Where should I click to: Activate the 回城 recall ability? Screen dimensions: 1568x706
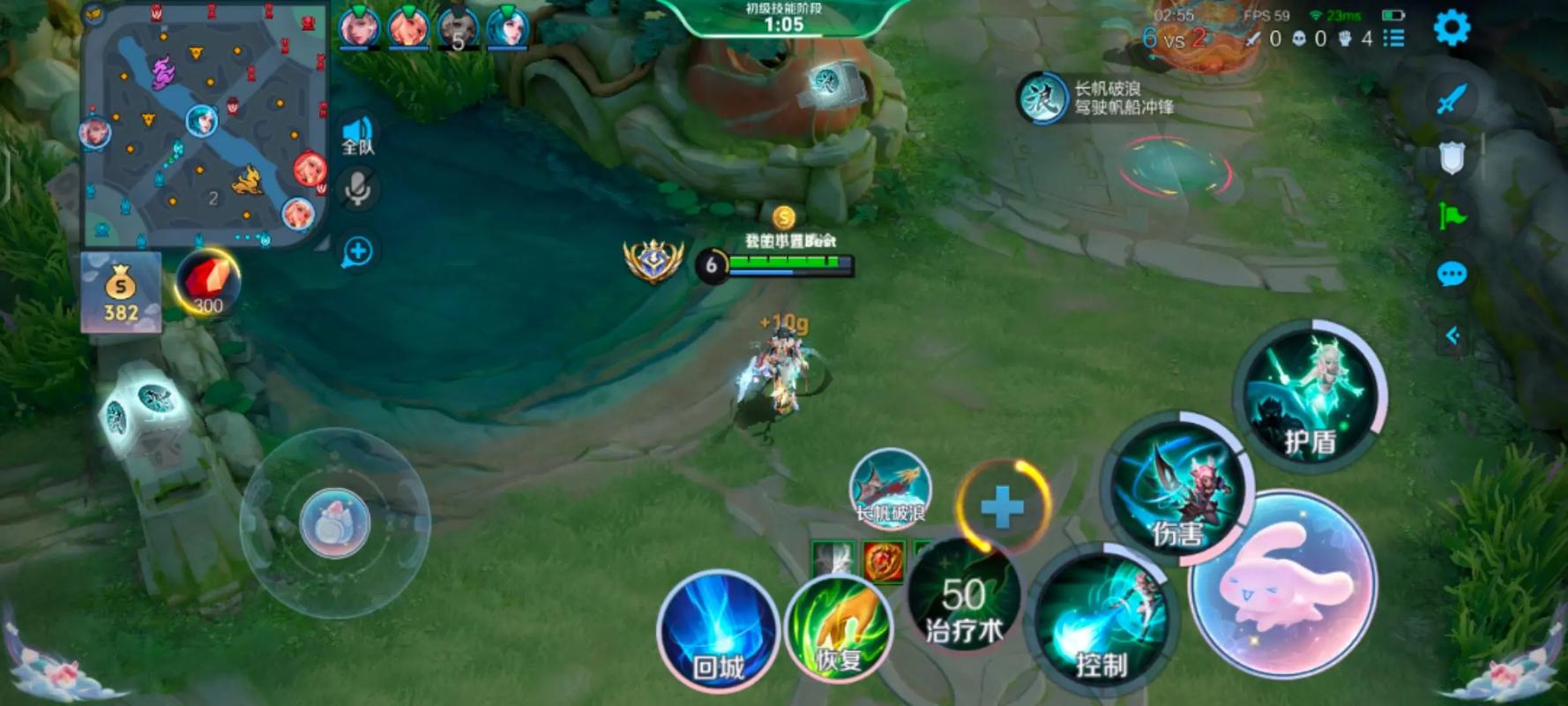(718, 630)
